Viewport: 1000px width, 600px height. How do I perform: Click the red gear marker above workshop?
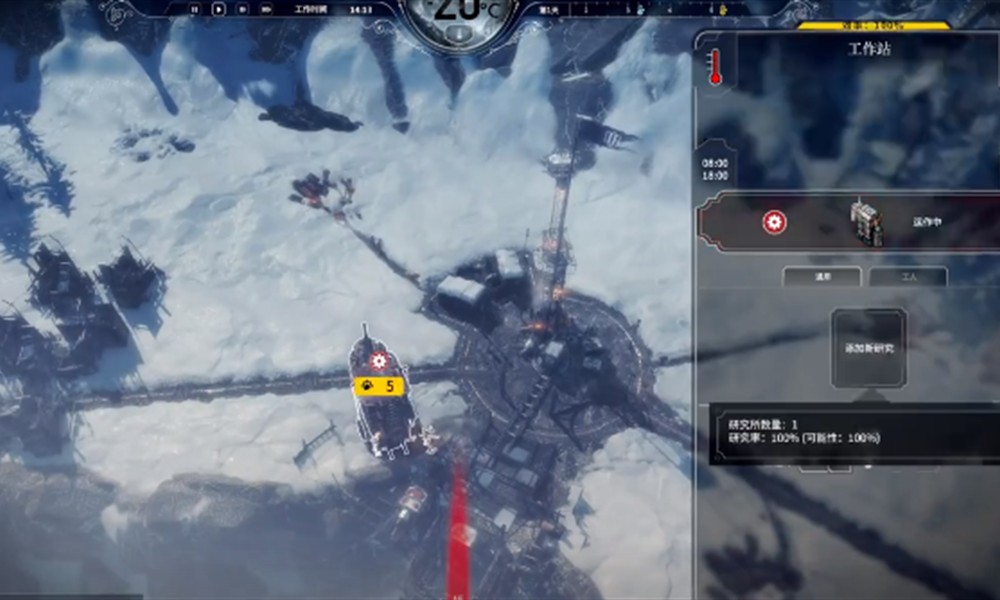(x=378, y=360)
